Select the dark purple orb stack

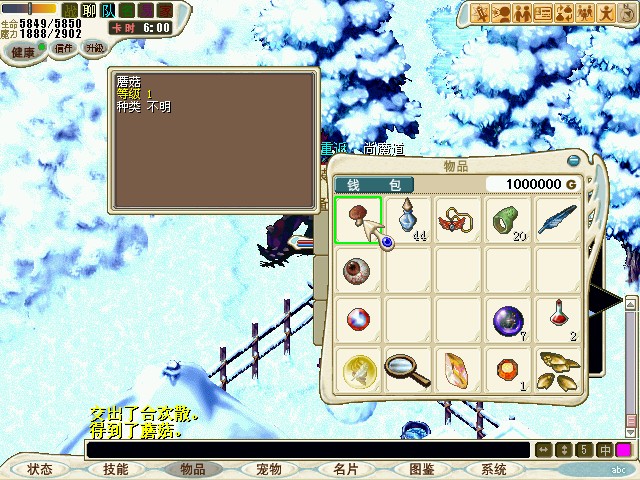pos(509,320)
